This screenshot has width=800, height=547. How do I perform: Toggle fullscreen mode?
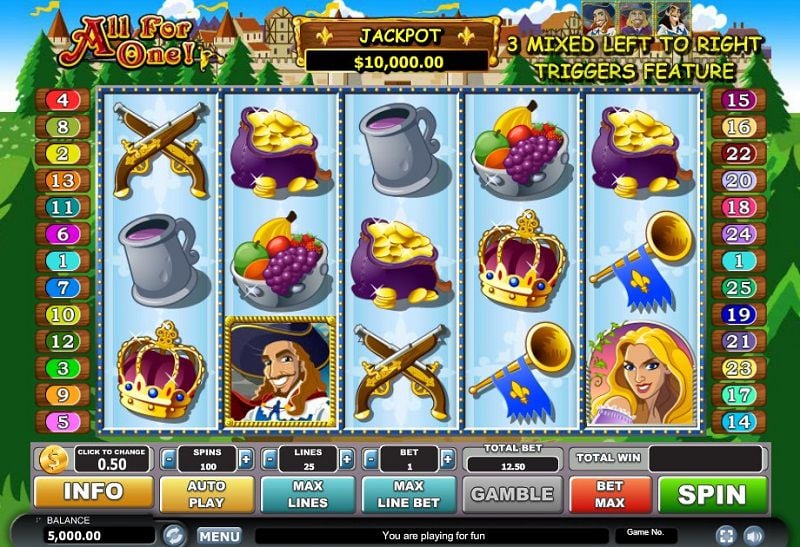point(725,535)
